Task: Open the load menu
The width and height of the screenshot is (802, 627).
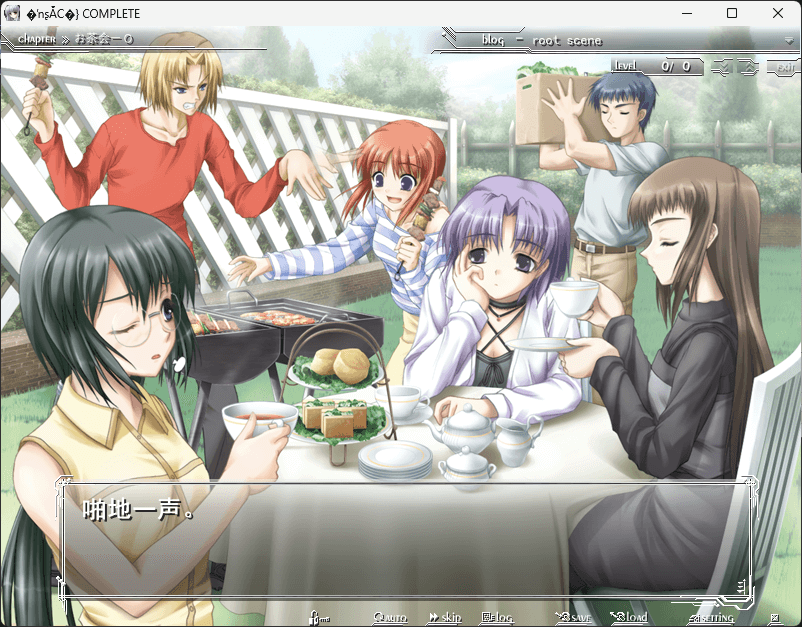Action: [629, 617]
